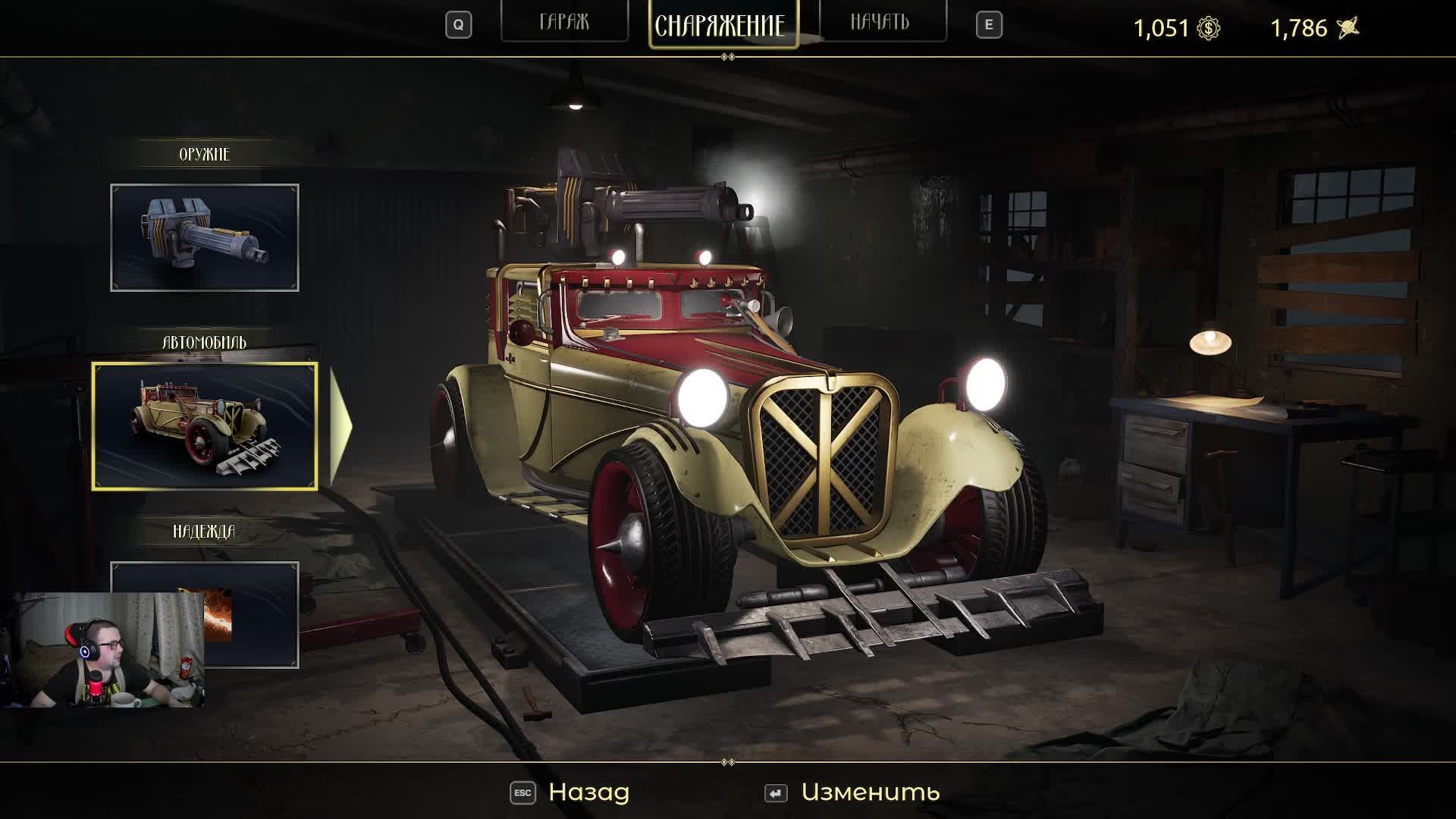Viewport: 1456px width, 819px height.
Task: Choose the minigun weapon slot
Action: tap(205, 237)
